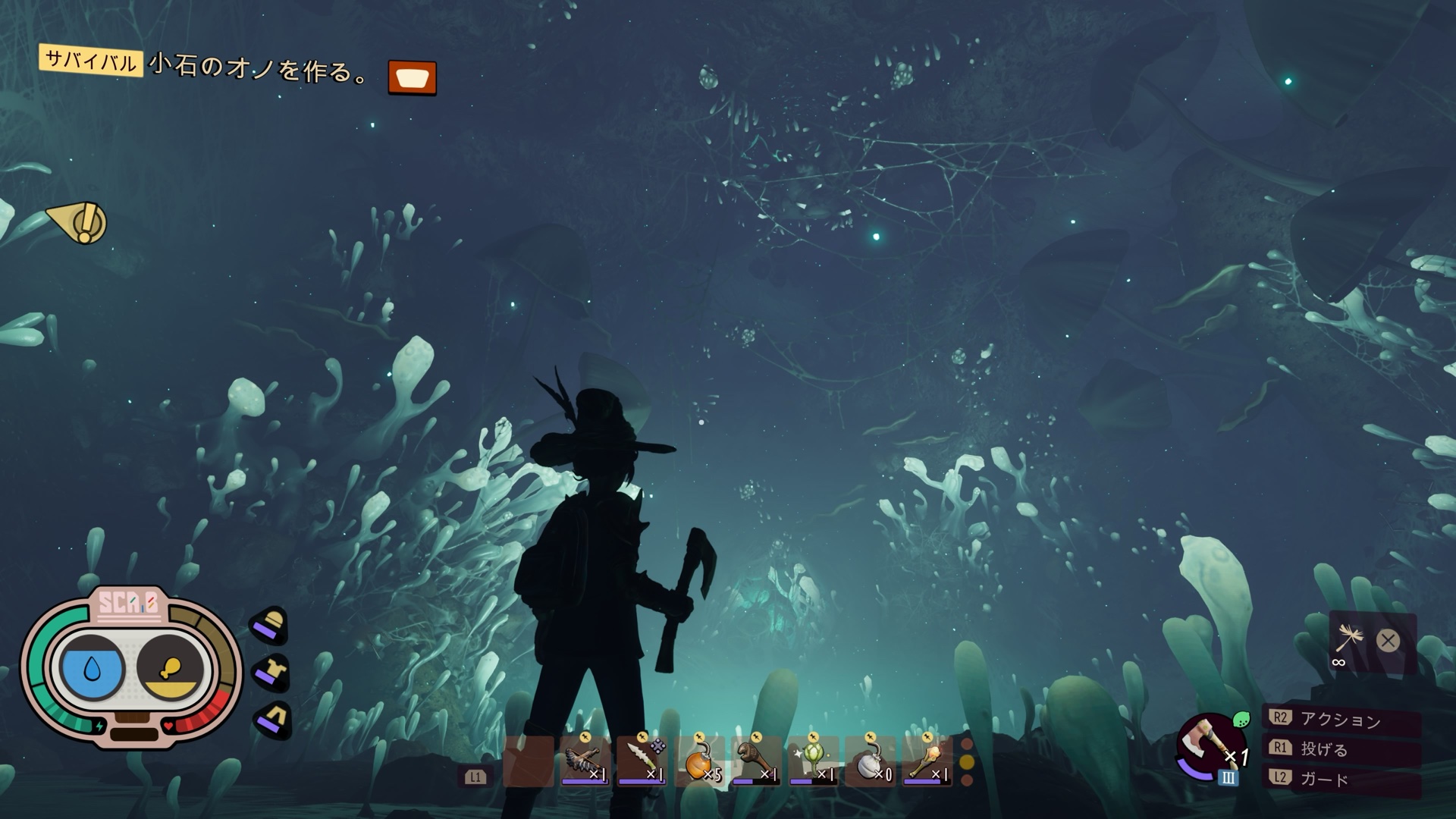The width and height of the screenshot is (1456, 819).
Task: Select the serrated dagger hotbar slot
Action: click(642, 761)
